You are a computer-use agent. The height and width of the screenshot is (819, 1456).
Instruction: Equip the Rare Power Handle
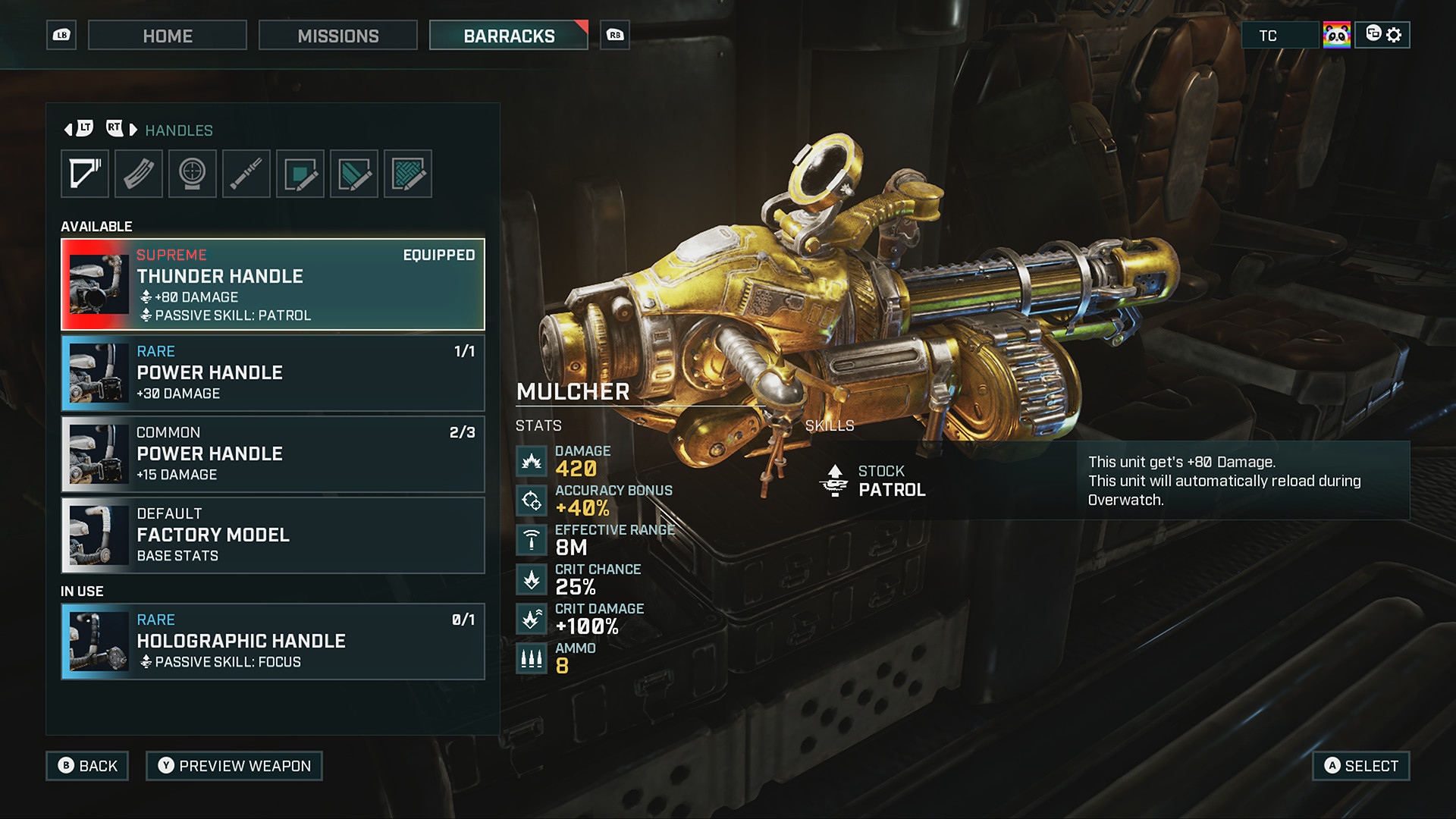coord(273,372)
